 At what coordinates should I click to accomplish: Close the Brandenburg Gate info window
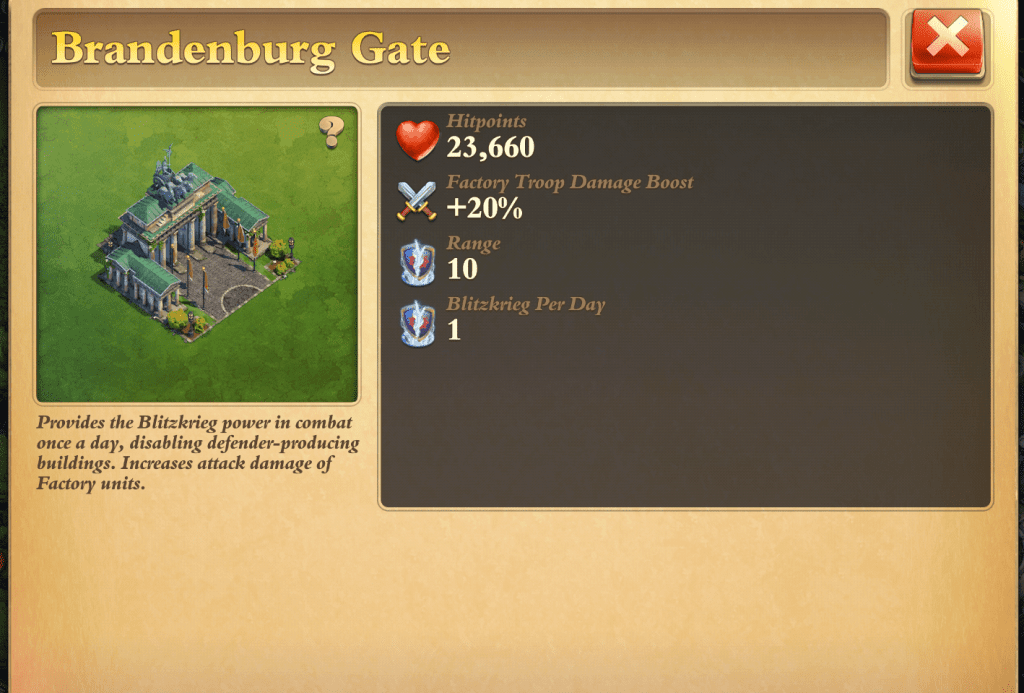click(x=947, y=43)
